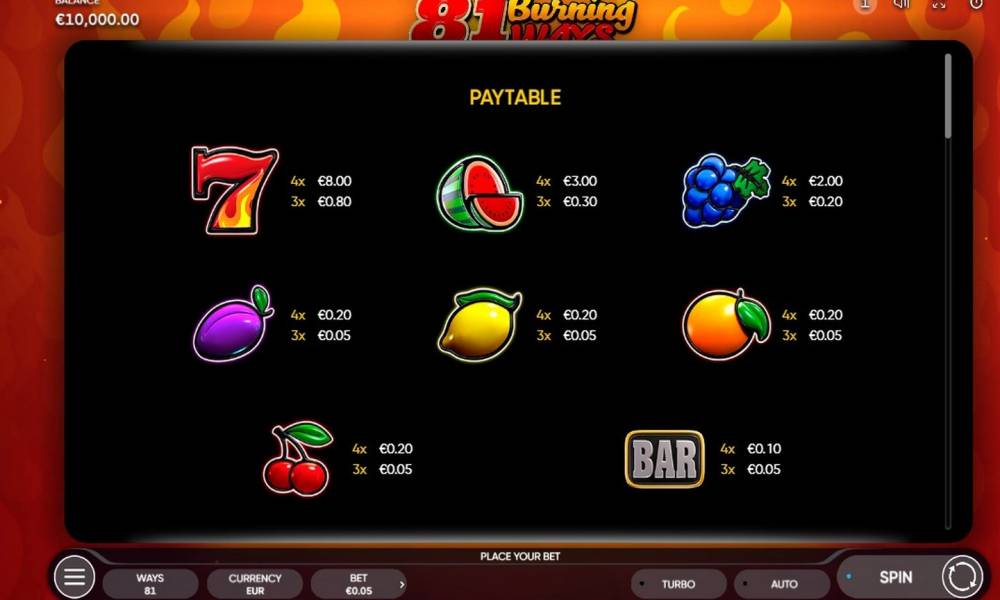1000x600 pixels.
Task: Click the Ways 81 button
Action: tap(150, 584)
